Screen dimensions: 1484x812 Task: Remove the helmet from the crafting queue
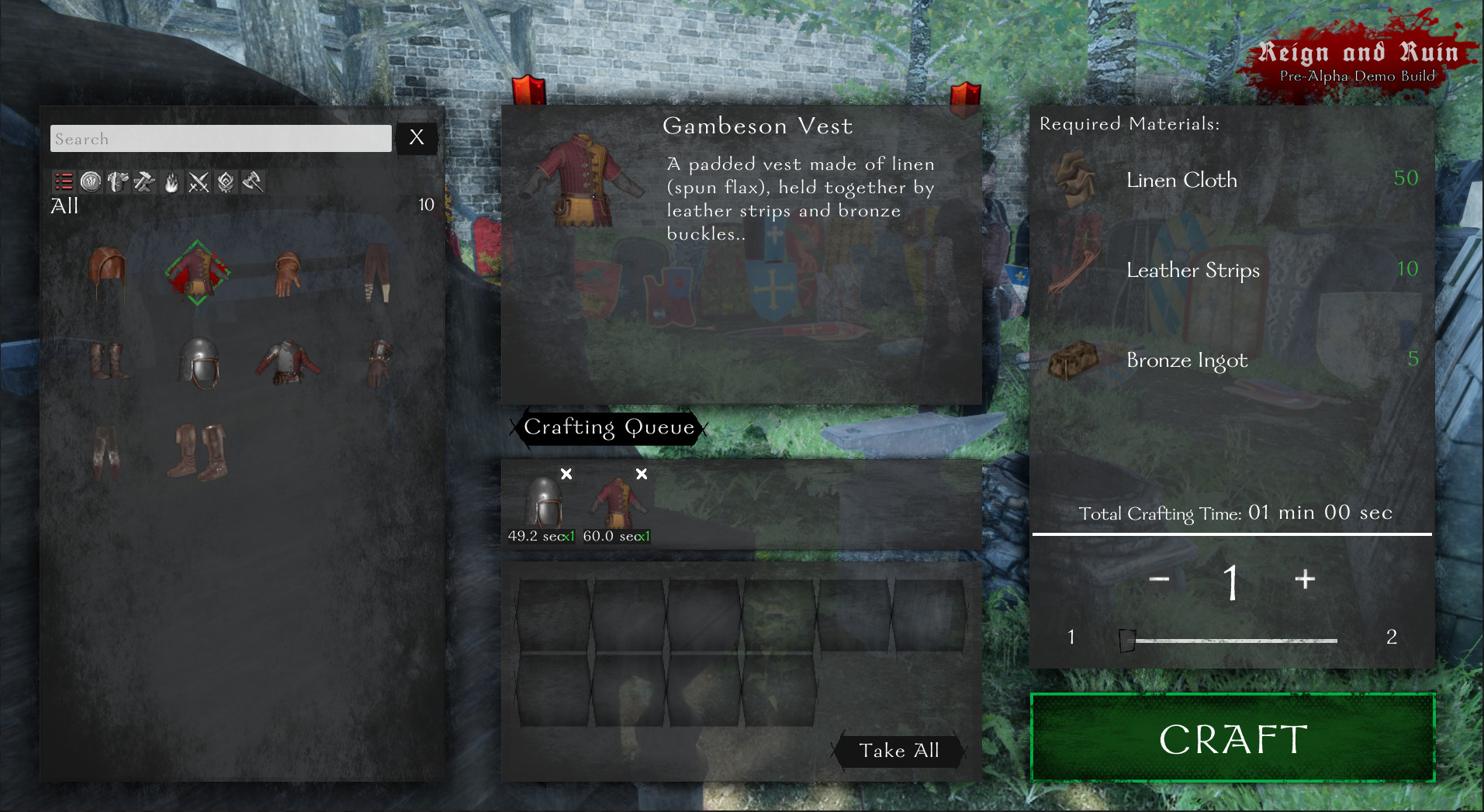point(566,473)
